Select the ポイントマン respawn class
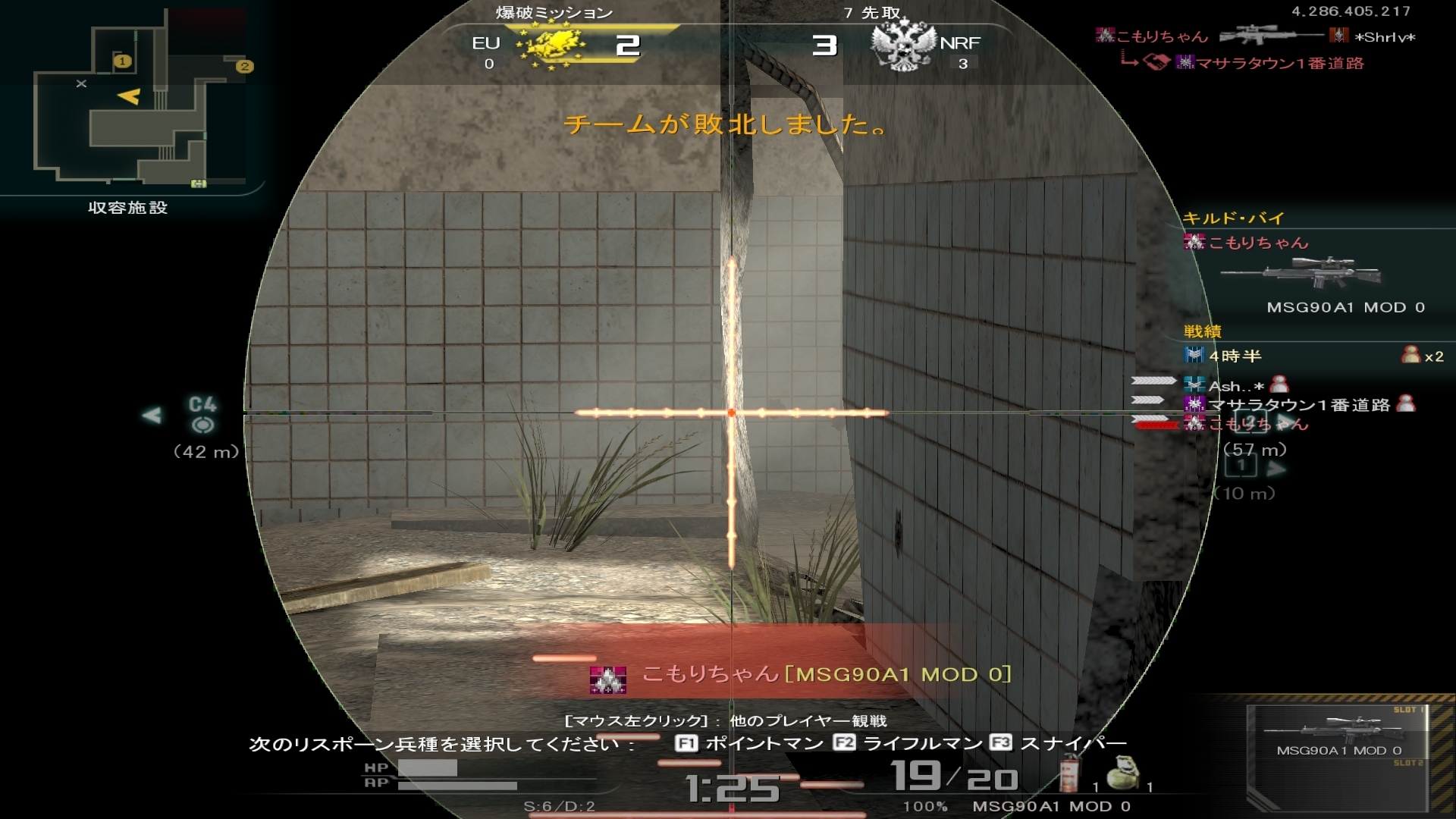The height and width of the screenshot is (819, 1456). [749, 743]
